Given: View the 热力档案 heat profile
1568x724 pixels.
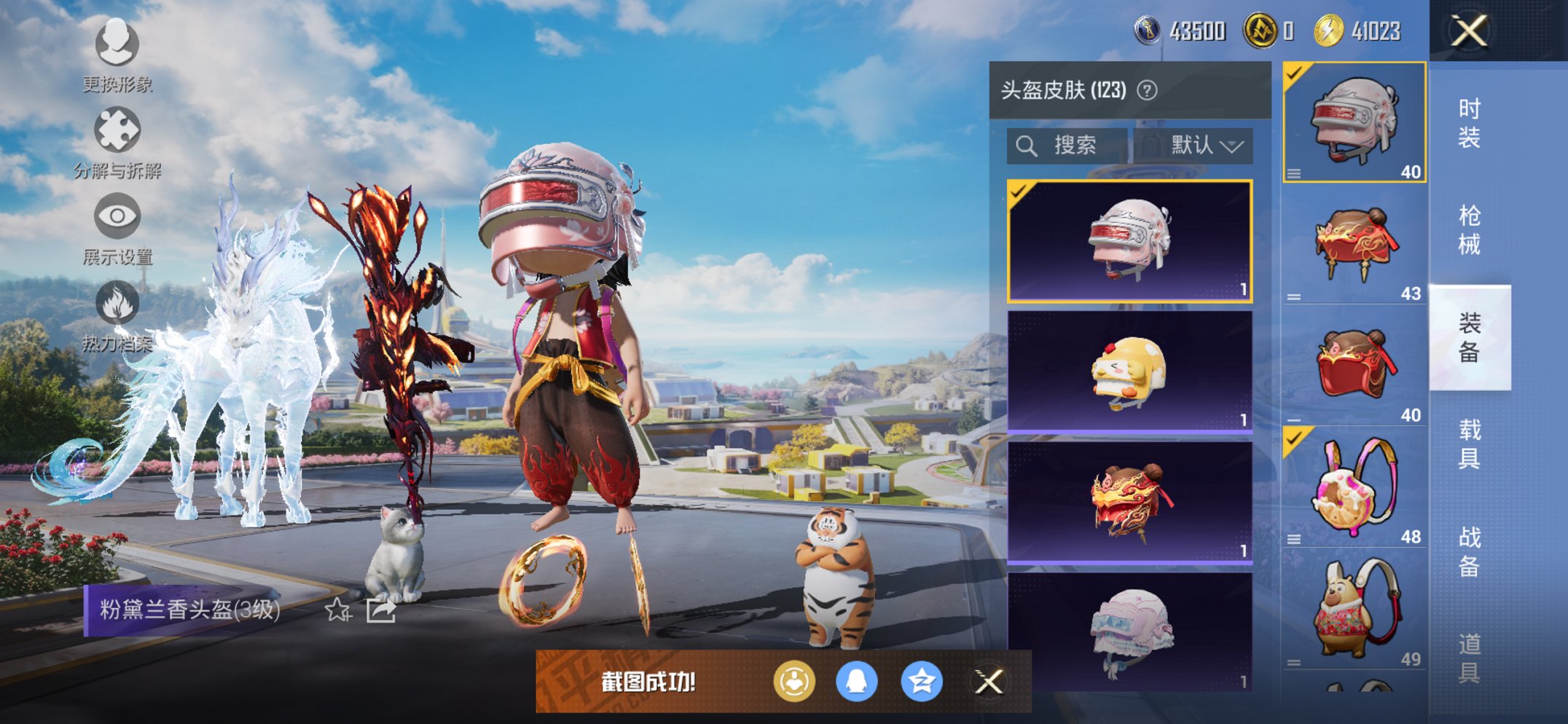Looking at the screenshot, I should pyautogui.click(x=117, y=302).
